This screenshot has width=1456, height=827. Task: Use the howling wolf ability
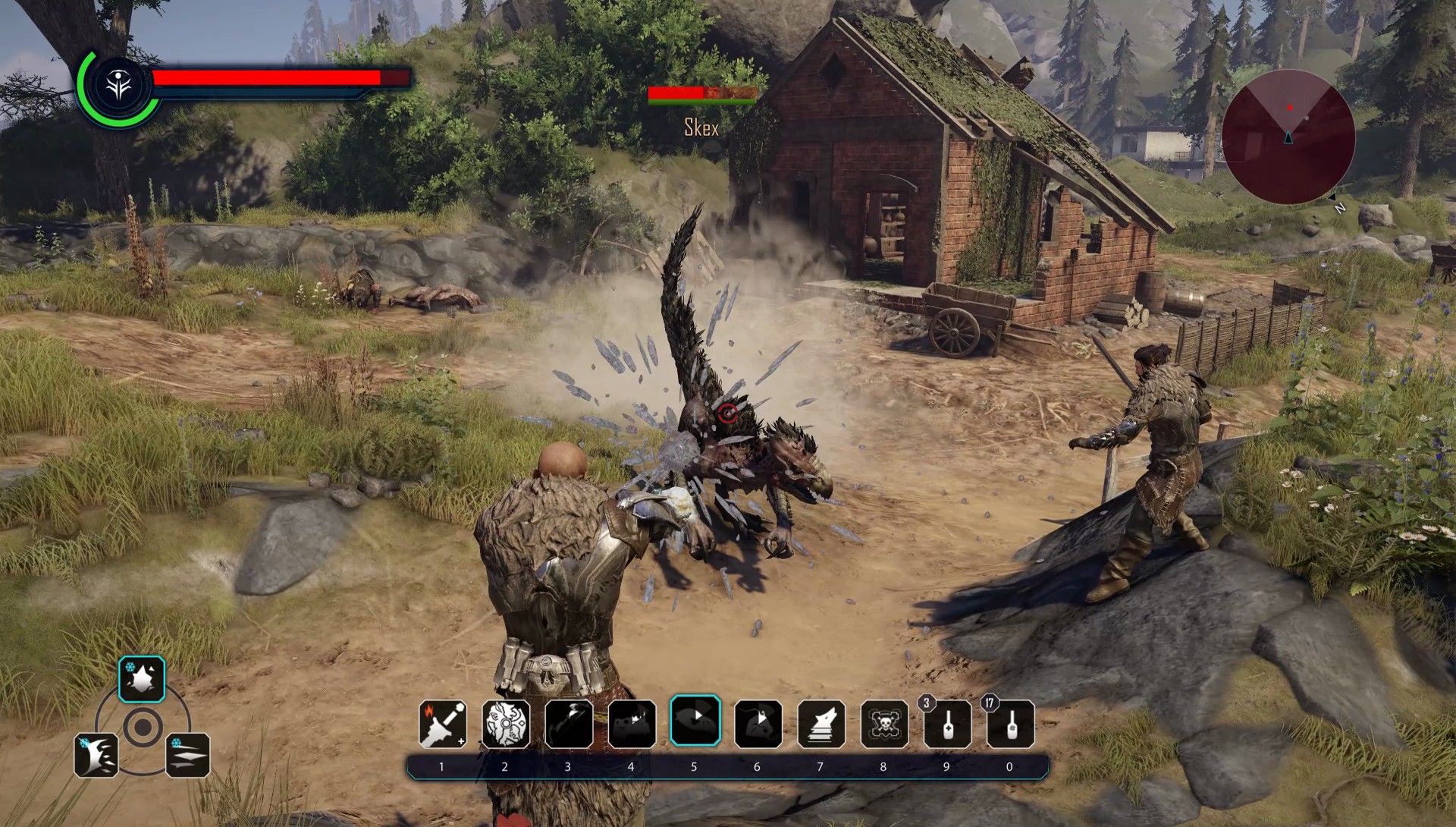tap(821, 724)
